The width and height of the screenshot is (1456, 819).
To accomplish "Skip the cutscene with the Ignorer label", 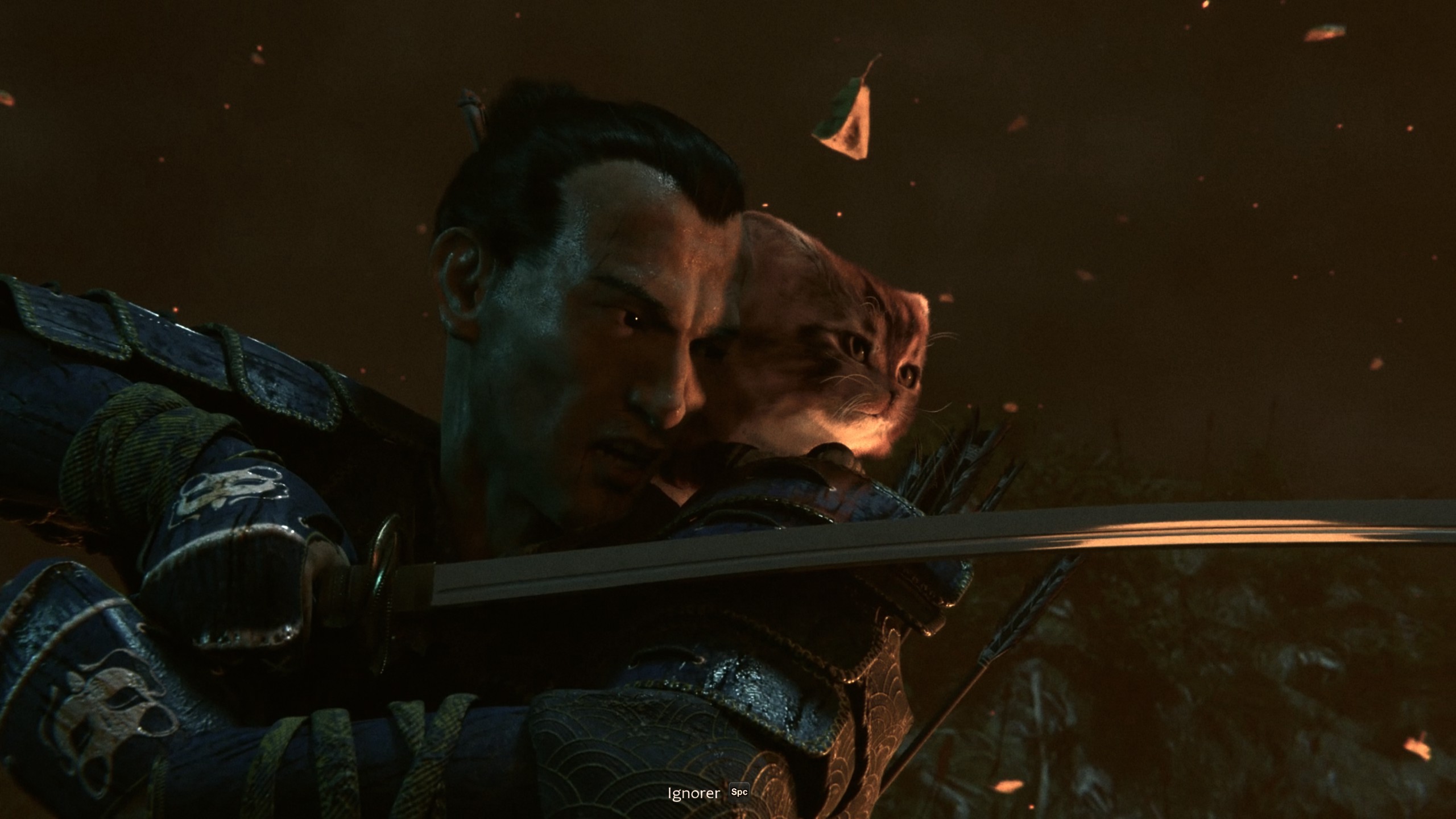I will click(694, 793).
